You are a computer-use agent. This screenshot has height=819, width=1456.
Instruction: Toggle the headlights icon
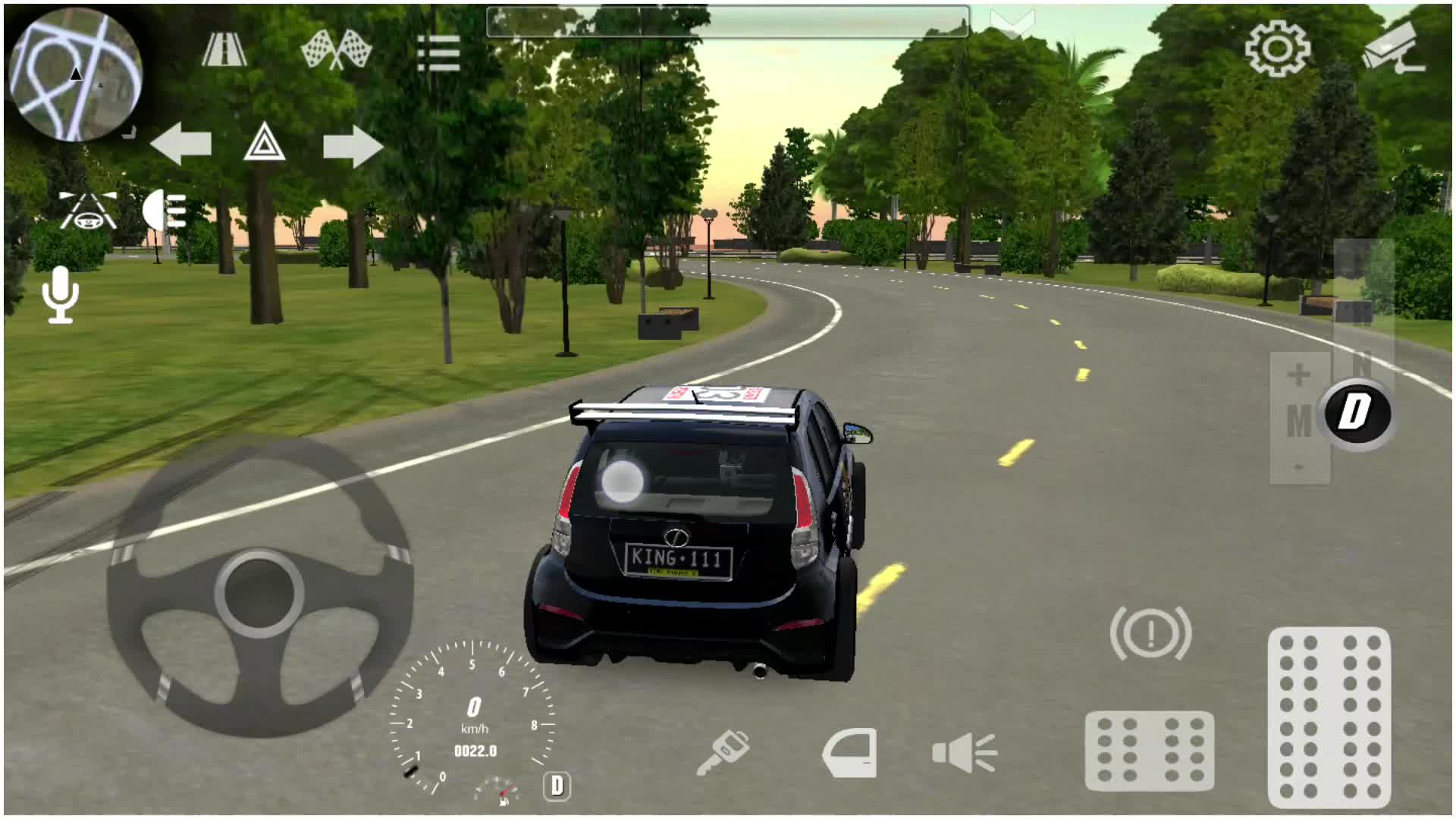[165, 210]
